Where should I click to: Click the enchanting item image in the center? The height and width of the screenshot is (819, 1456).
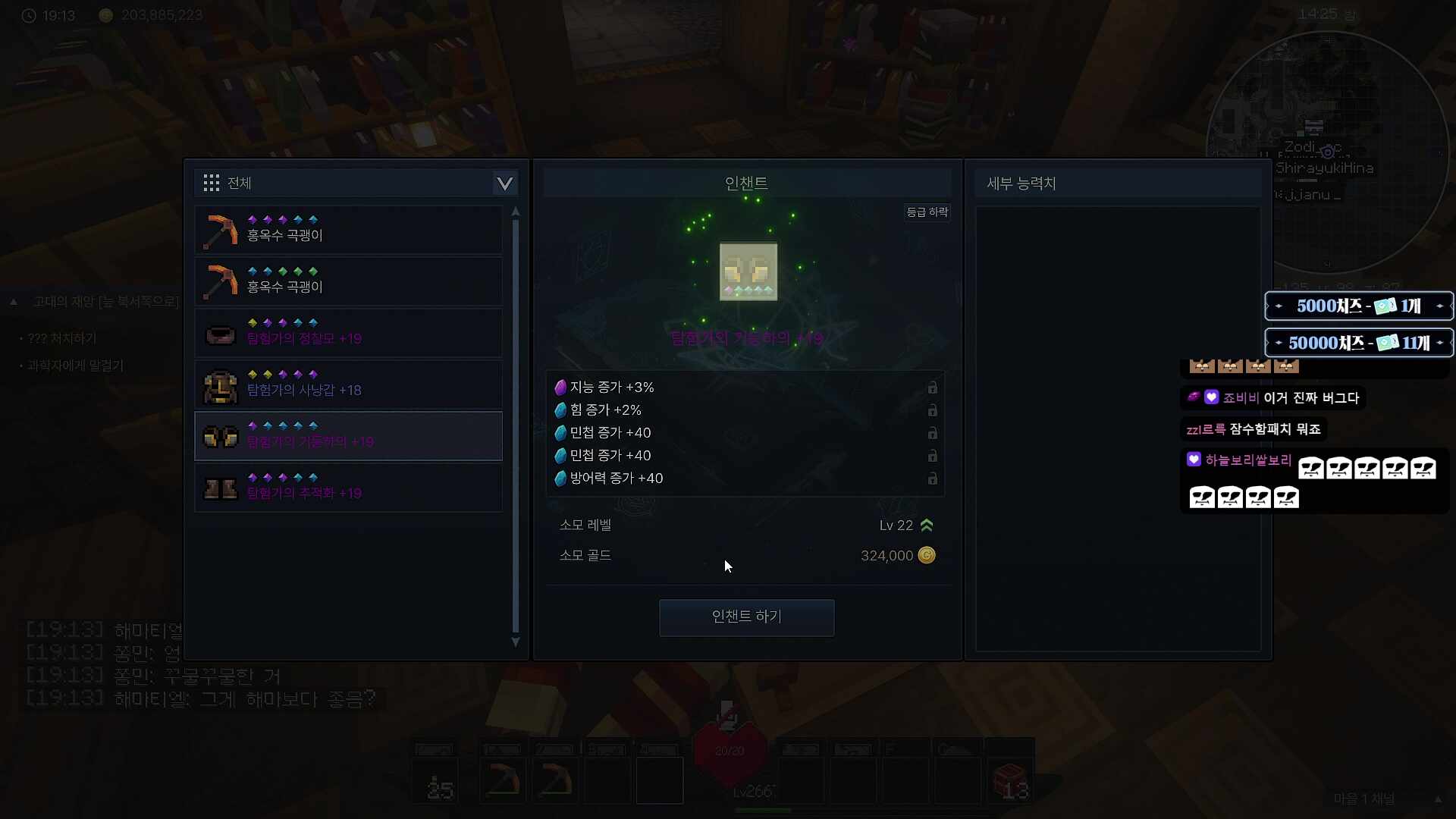(x=747, y=271)
